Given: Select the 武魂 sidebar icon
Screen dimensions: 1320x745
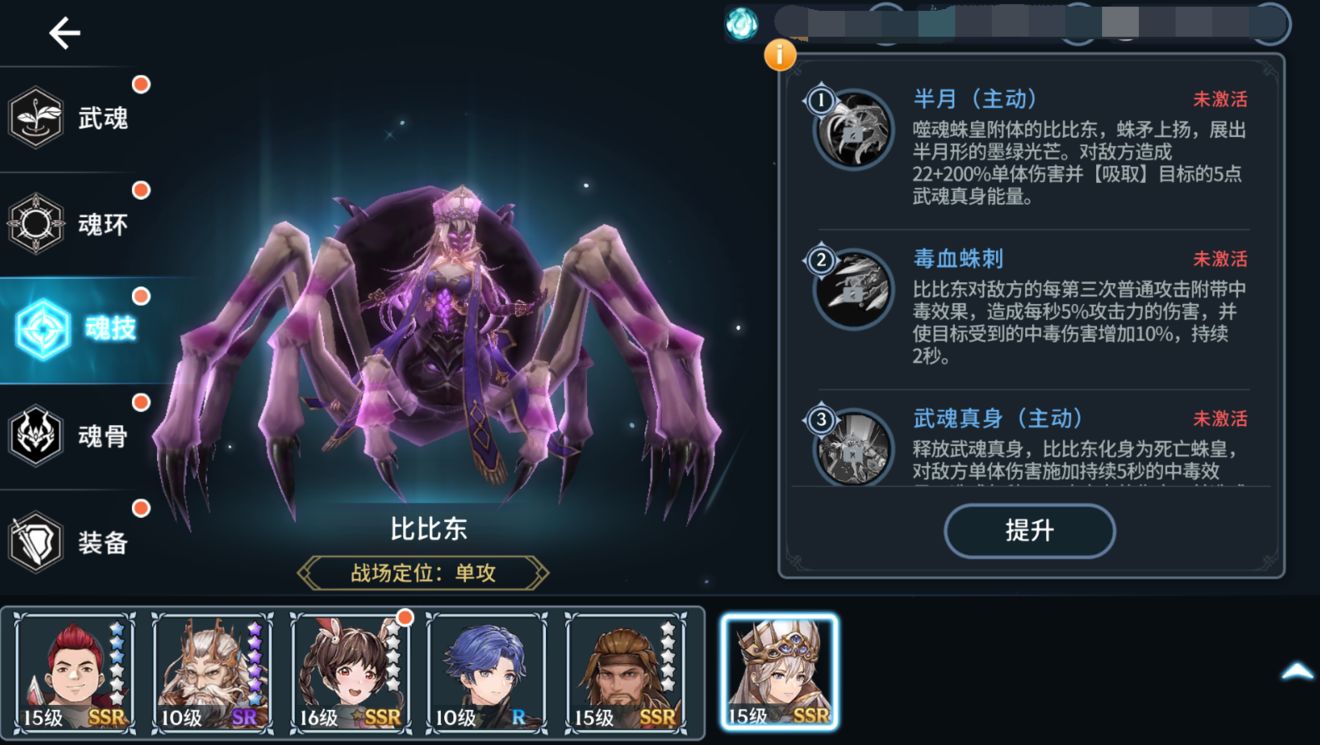Looking at the screenshot, I should click(36, 116).
